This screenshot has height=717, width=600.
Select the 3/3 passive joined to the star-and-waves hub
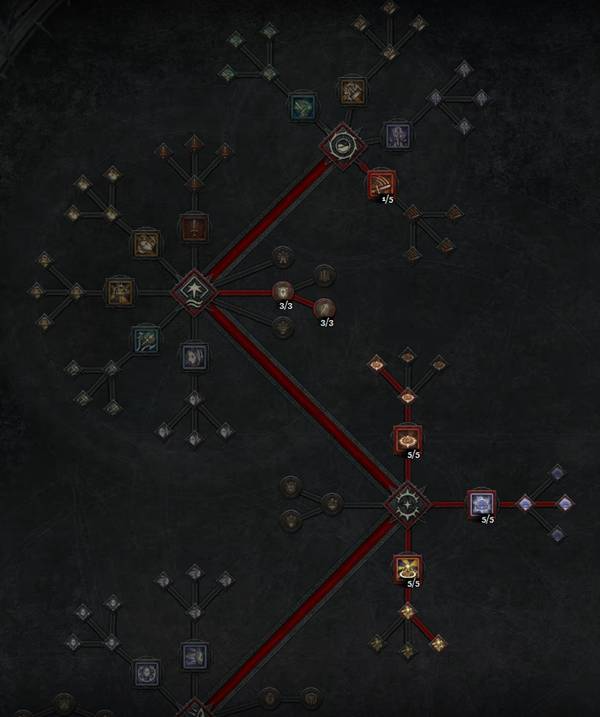[284, 292]
